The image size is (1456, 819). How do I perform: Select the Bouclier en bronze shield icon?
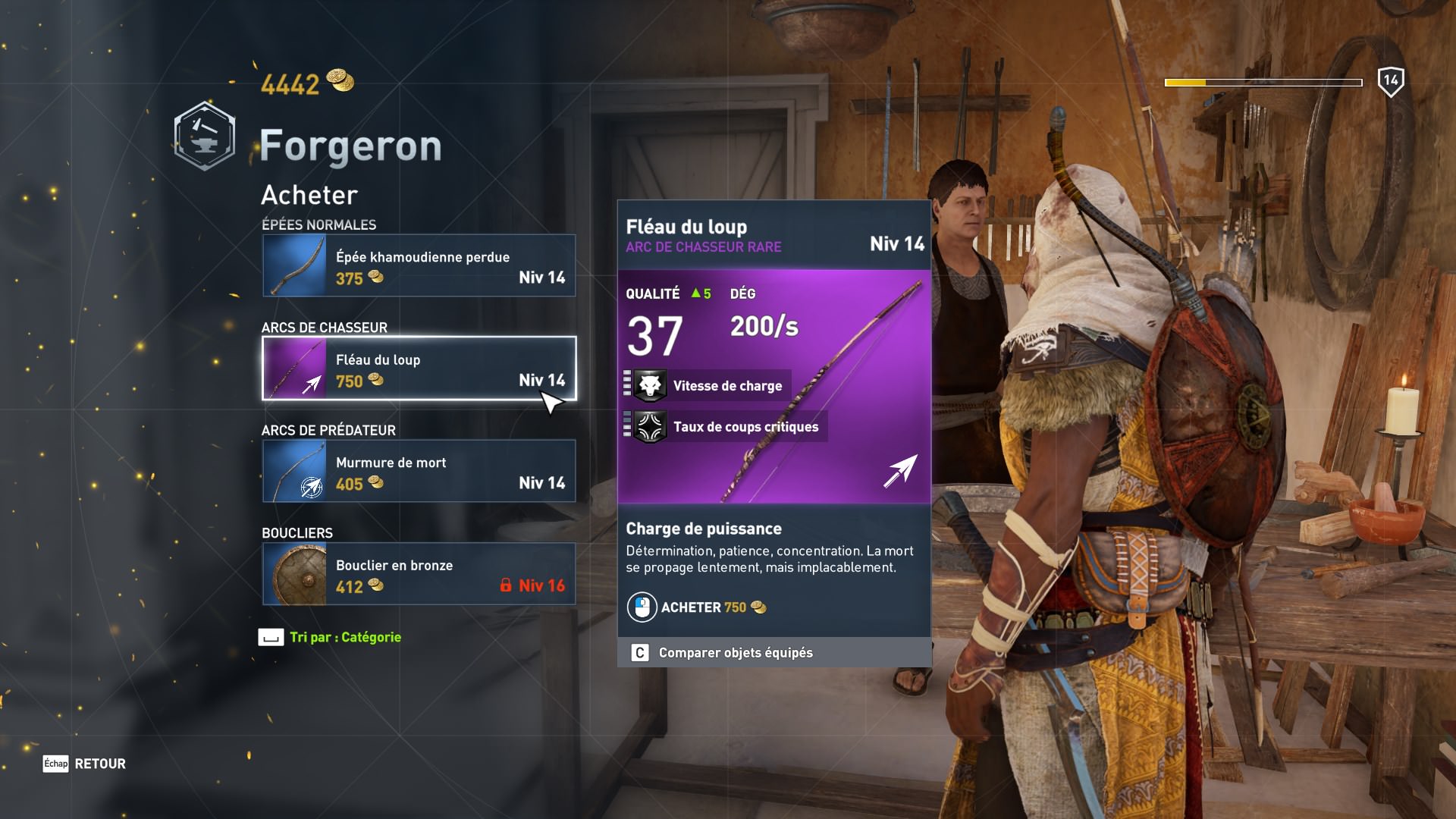click(x=294, y=574)
